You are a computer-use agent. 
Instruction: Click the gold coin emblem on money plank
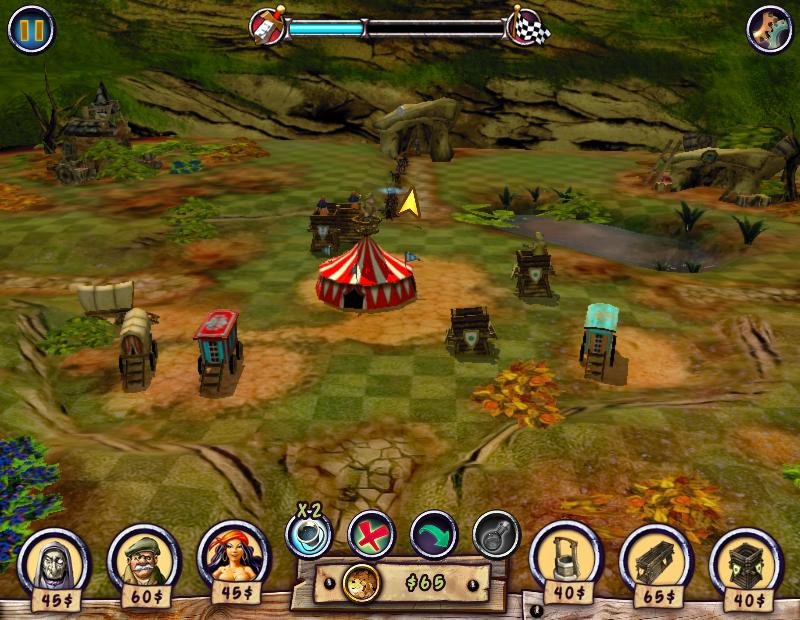359,583
